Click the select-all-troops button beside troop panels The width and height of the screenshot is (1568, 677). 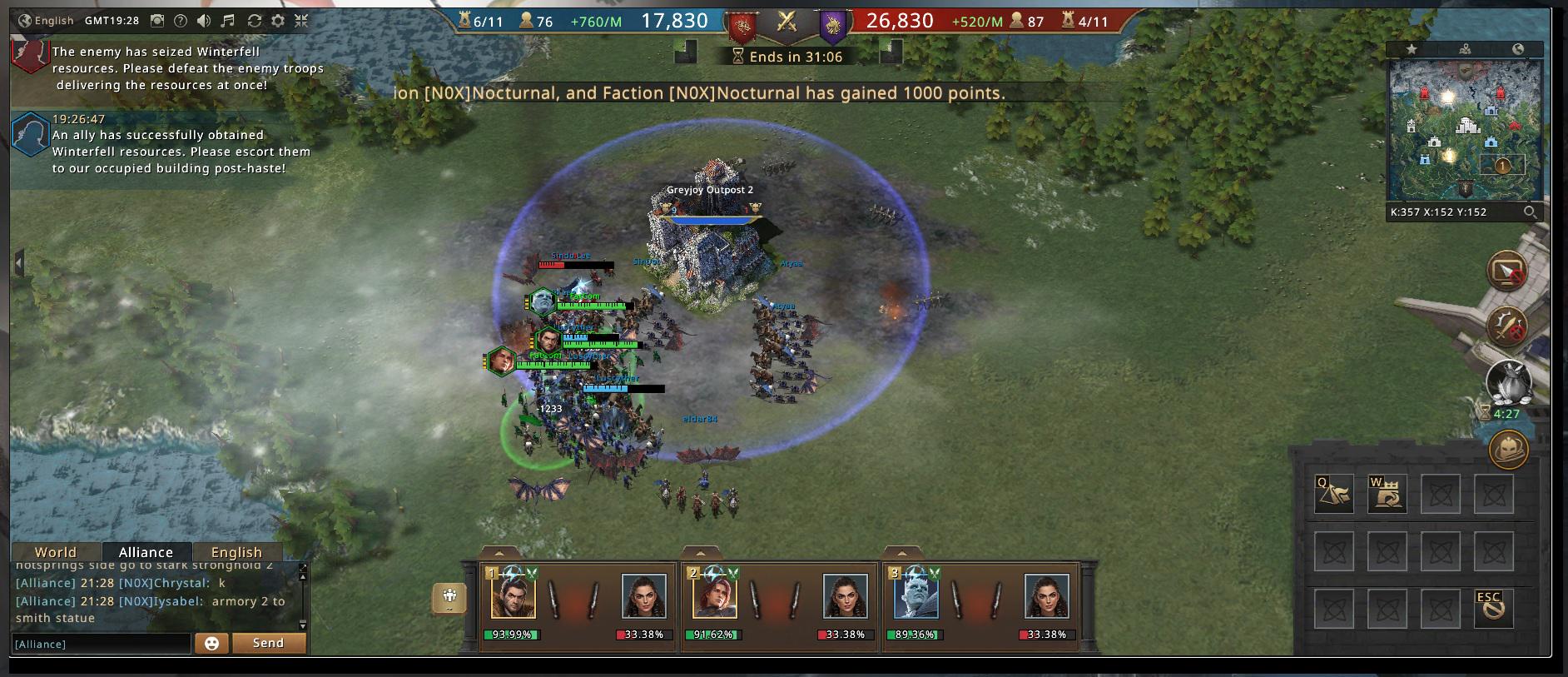pos(450,597)
